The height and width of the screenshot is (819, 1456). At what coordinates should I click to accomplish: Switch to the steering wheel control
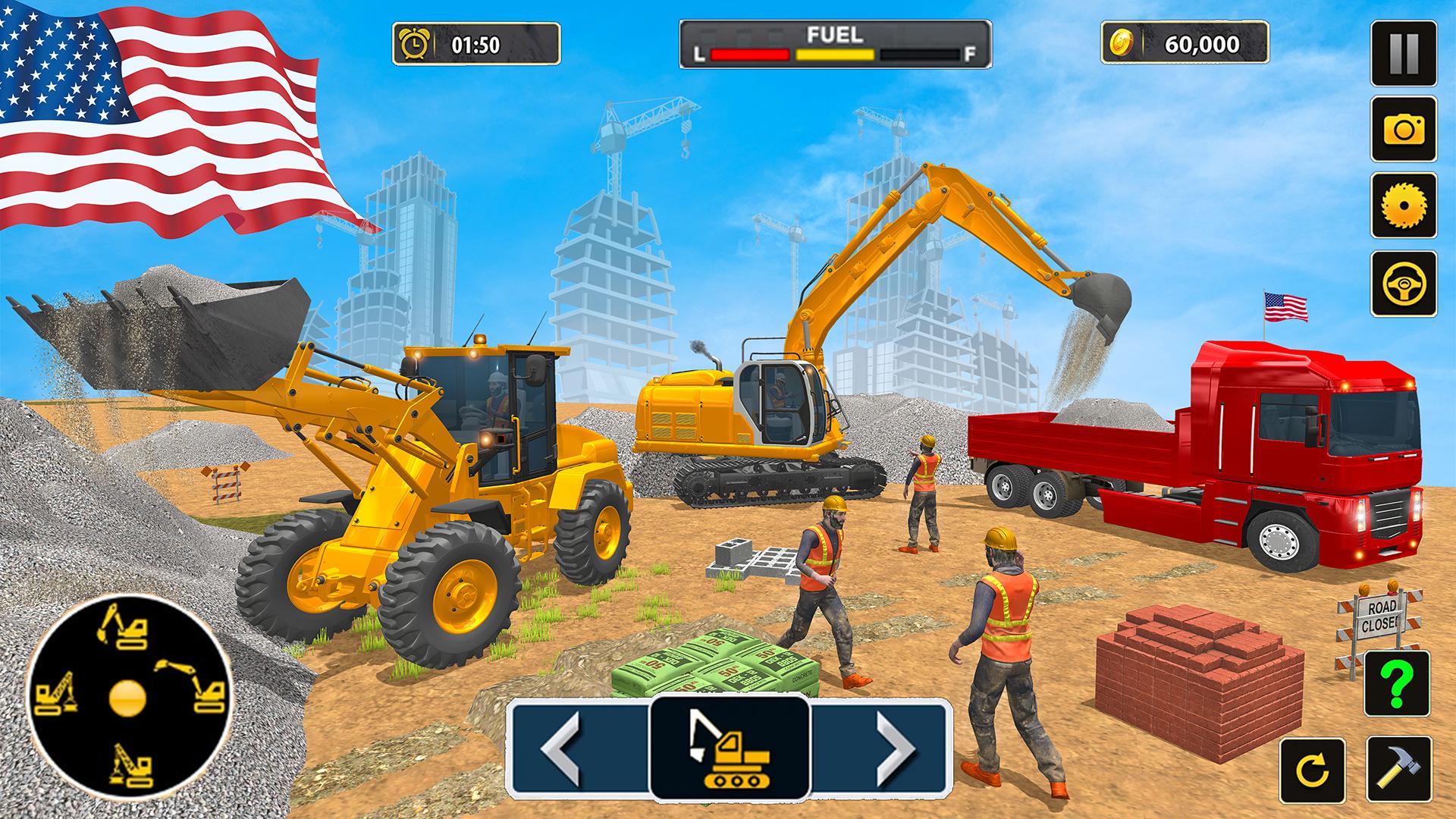[1403, 284]
